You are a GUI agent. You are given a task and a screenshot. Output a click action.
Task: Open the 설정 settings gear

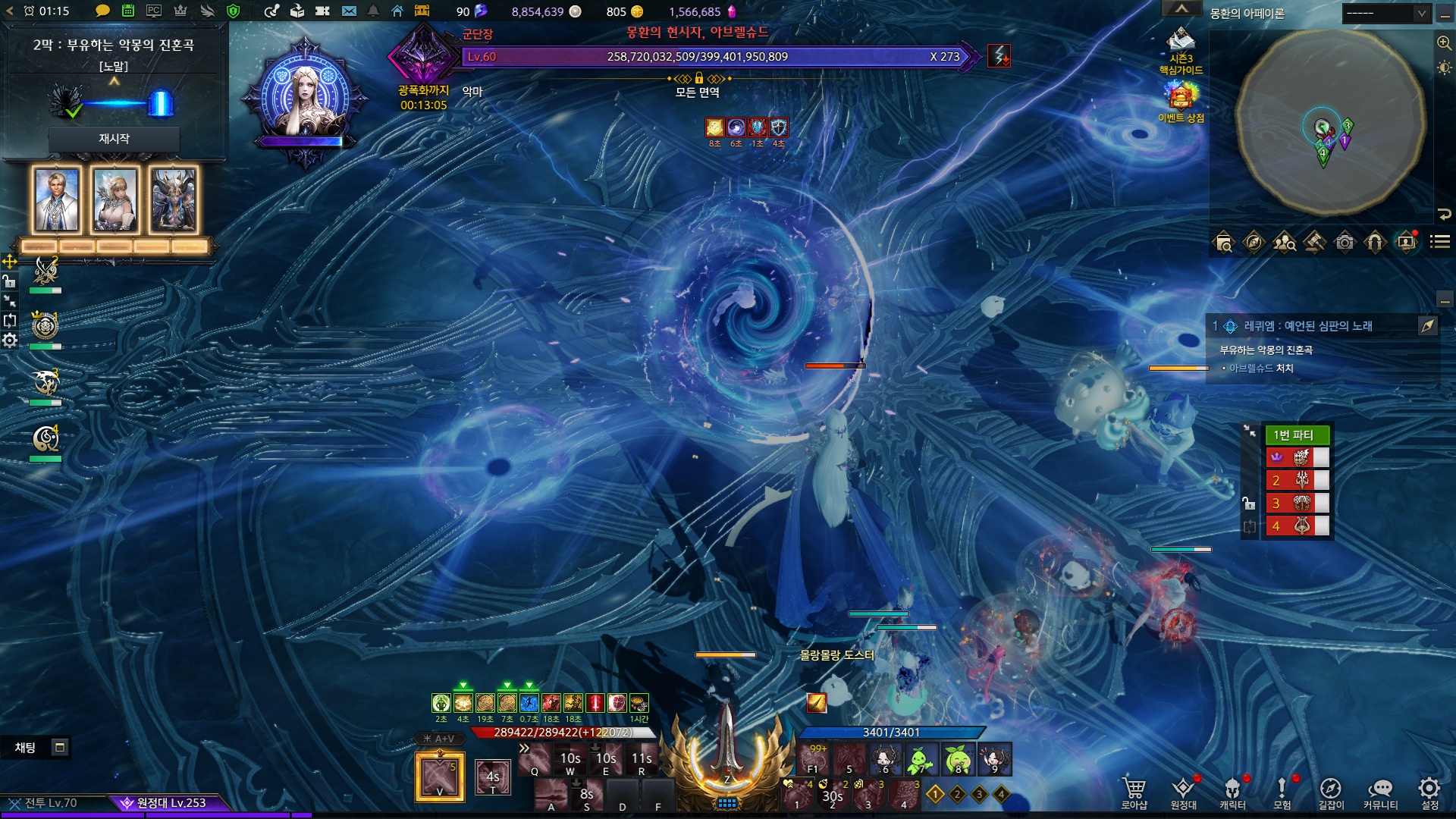(1429, 792)
